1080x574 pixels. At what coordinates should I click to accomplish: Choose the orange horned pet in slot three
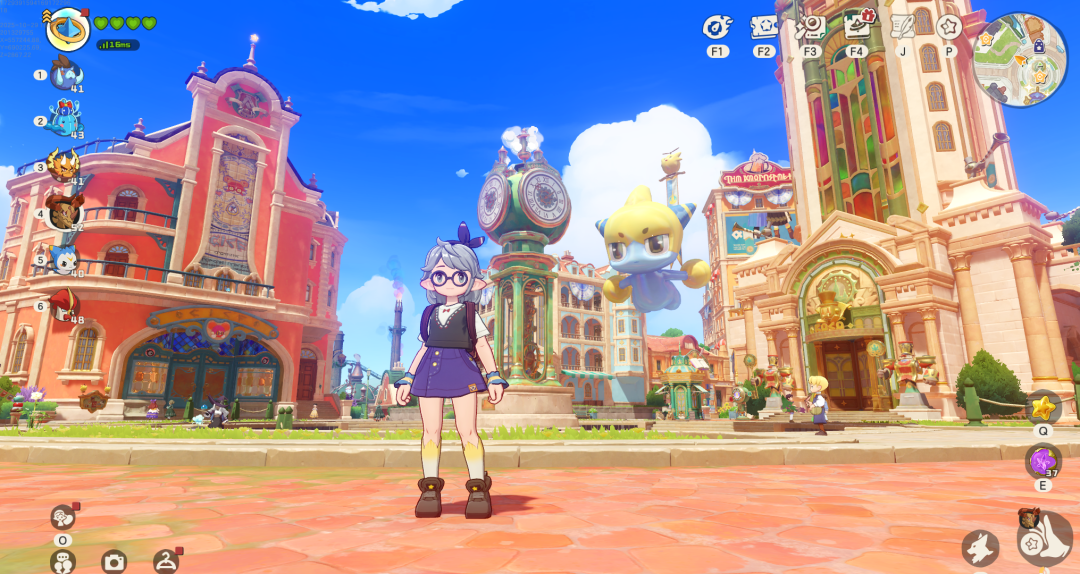64,166
